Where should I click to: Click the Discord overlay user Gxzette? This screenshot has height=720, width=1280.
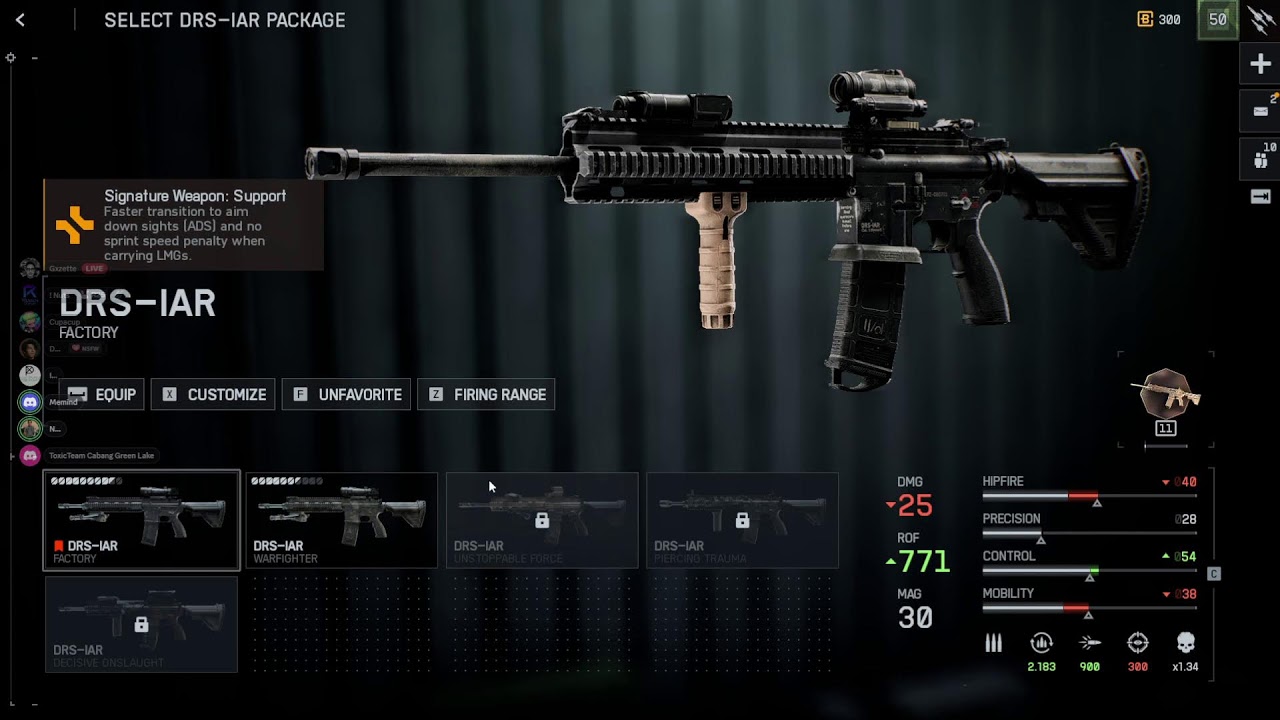(x=30, y=269)
